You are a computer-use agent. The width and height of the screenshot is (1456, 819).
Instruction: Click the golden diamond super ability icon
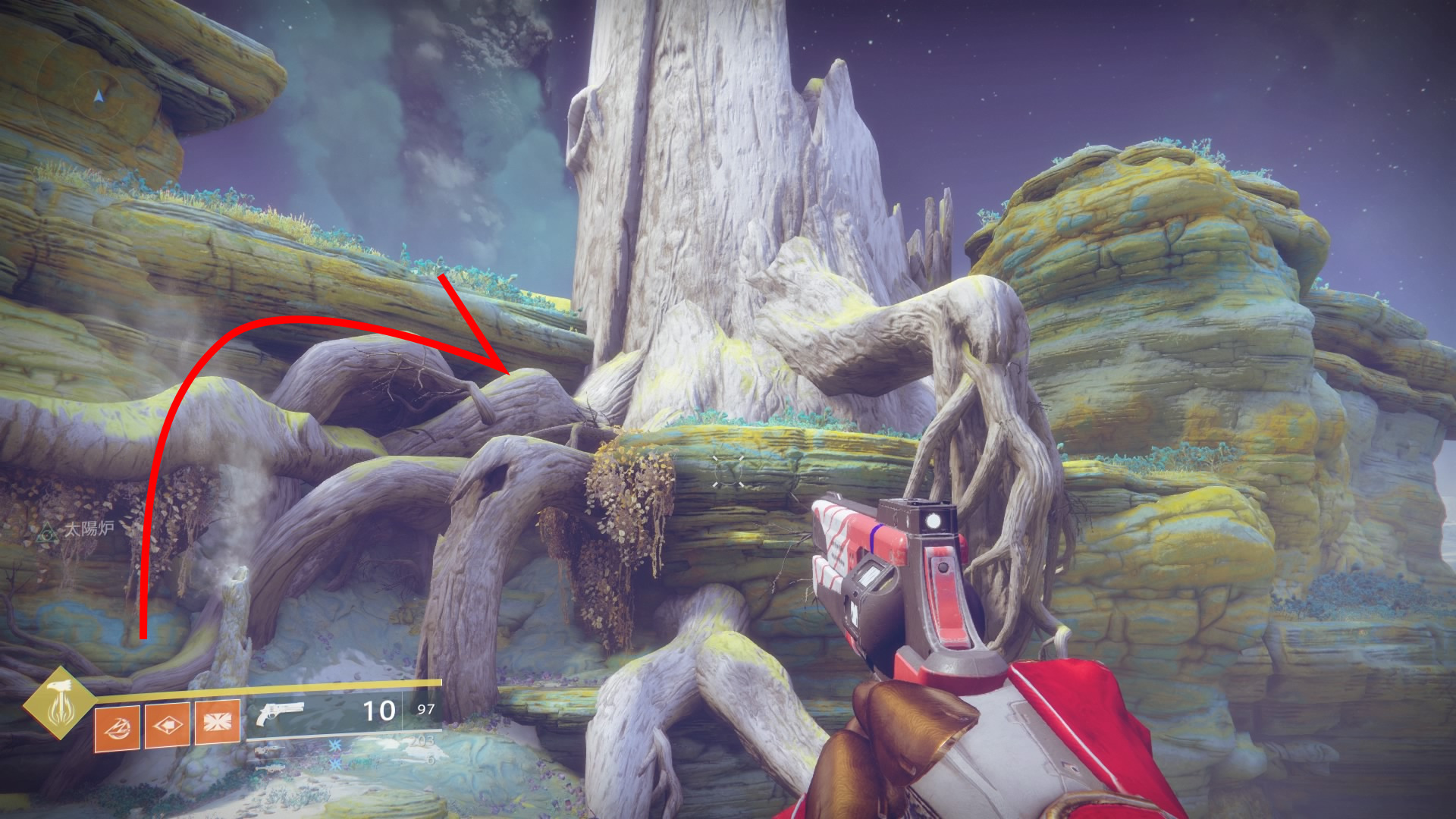[58, 703]
